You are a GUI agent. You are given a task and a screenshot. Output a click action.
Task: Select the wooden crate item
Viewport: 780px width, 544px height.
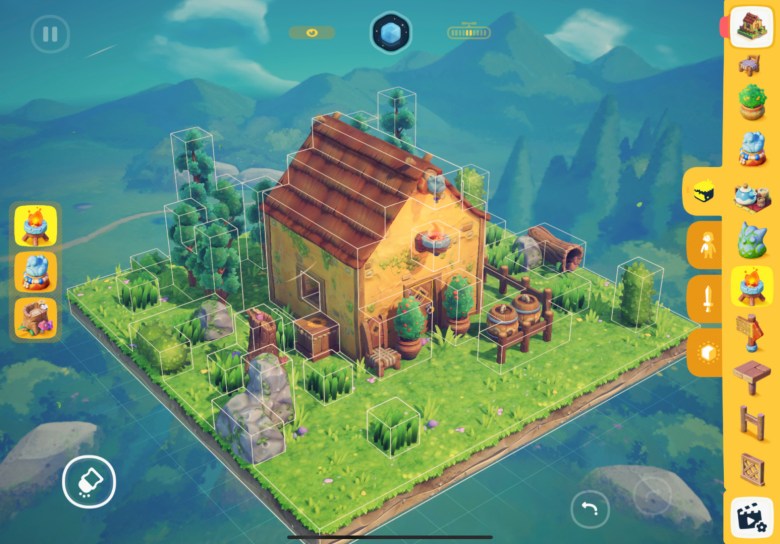[x=751, y=467]
